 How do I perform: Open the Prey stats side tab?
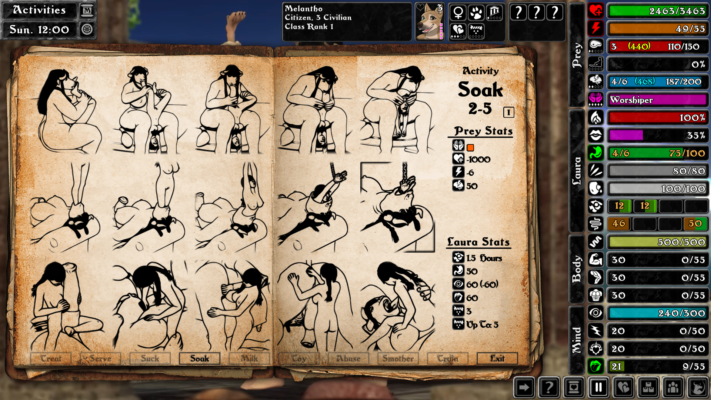577,52
